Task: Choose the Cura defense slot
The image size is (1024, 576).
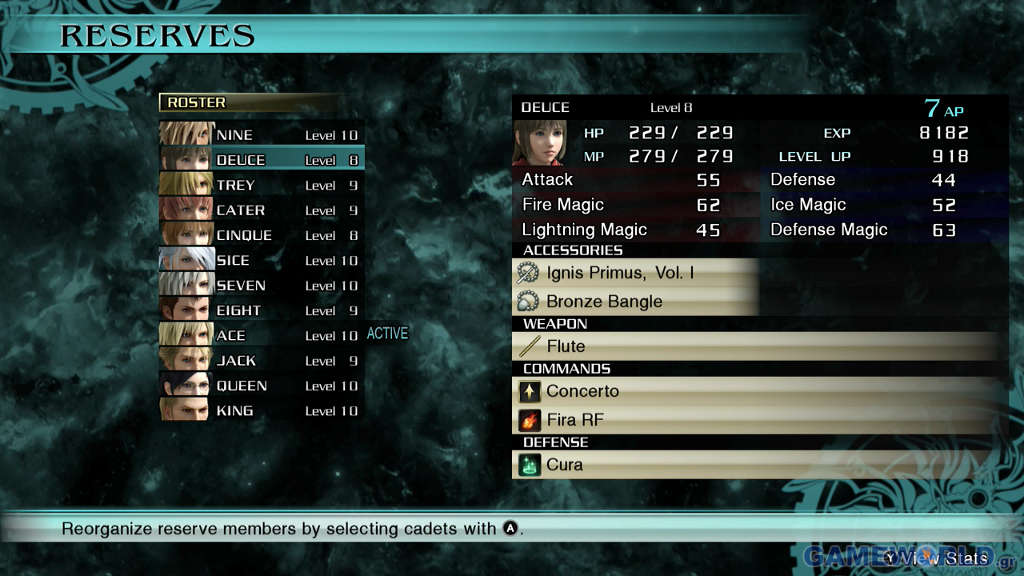Action: click(755, 464)
